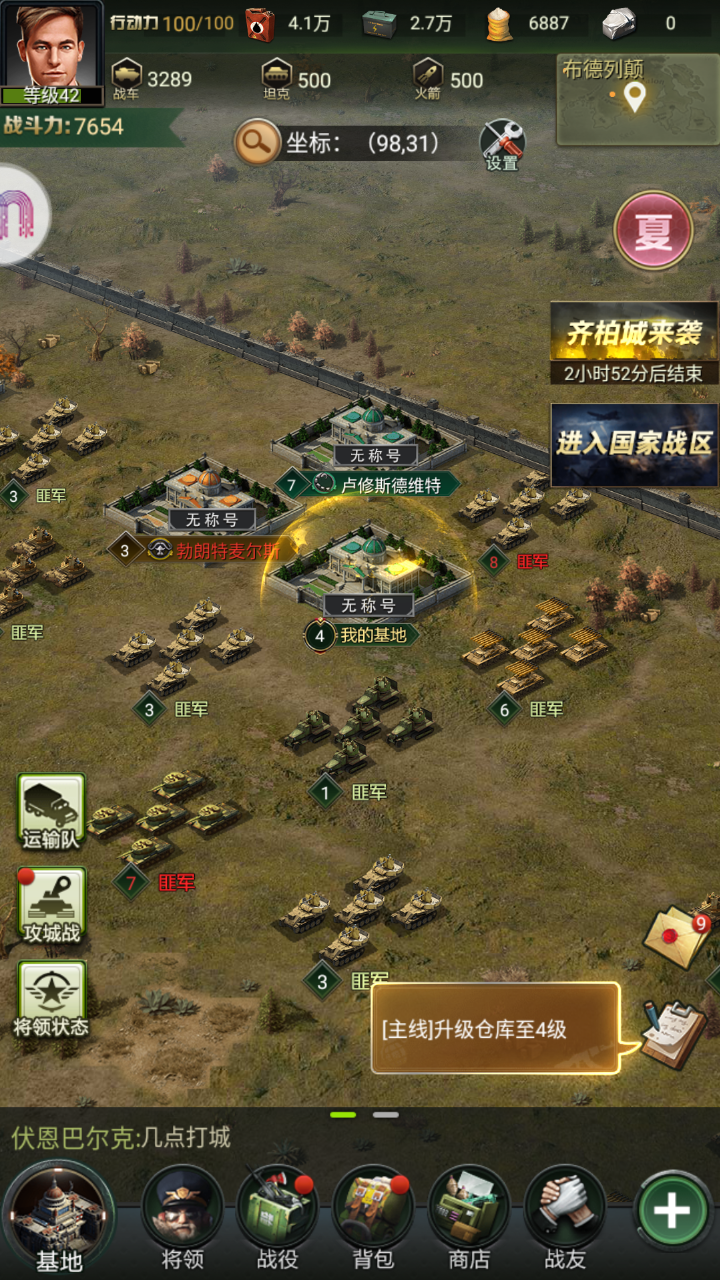Click the coordinate search magnifier

[257, 144]
